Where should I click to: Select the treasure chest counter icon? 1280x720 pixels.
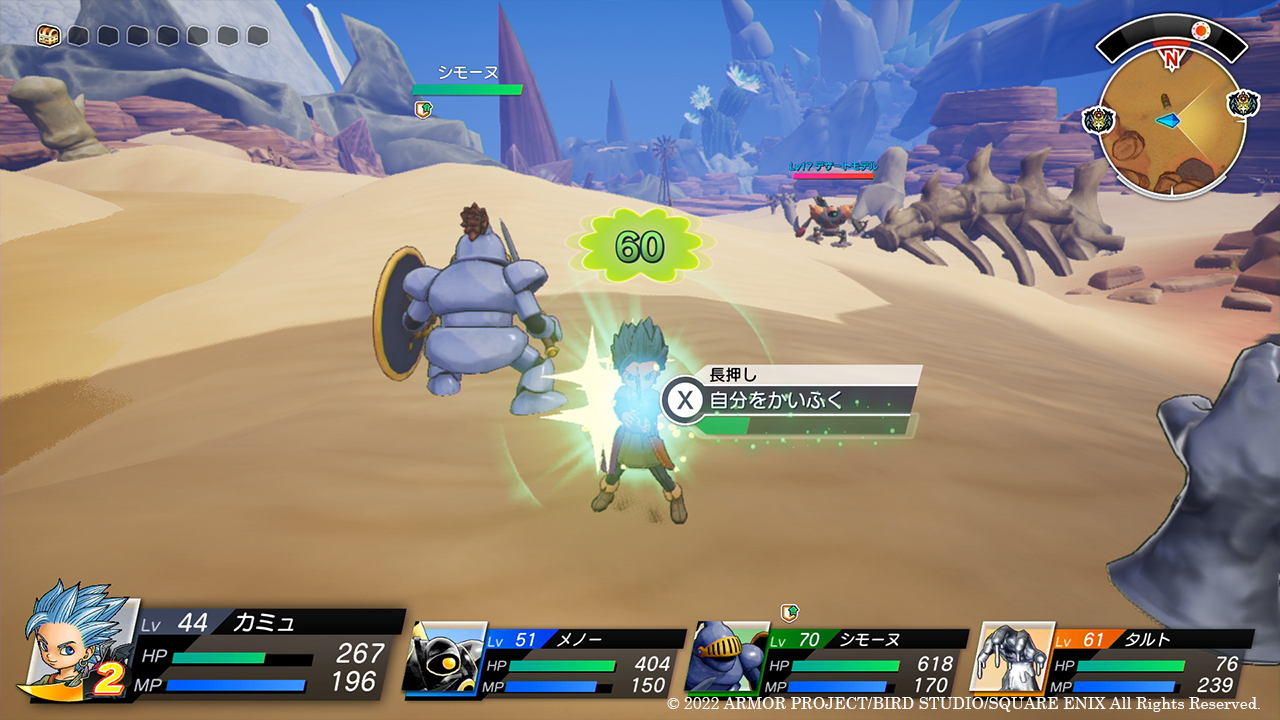(48, 36)
